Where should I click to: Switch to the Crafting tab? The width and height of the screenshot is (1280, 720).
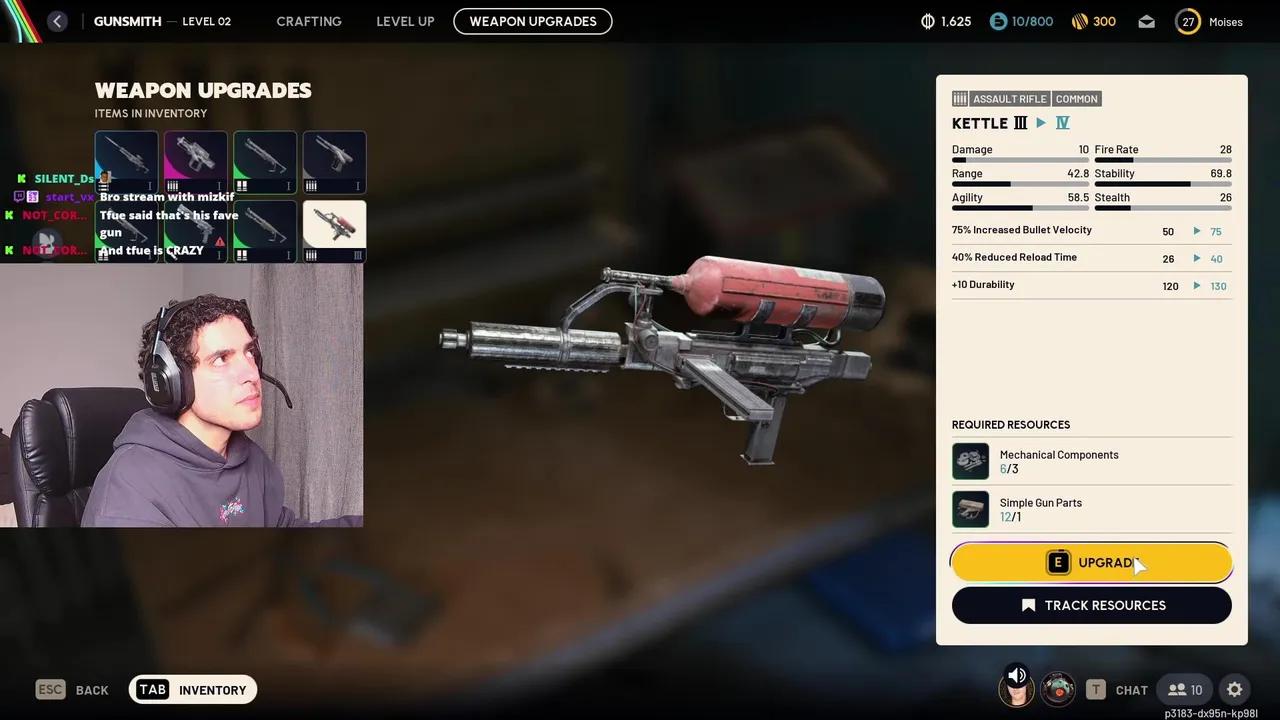click(x=308, y=21)
